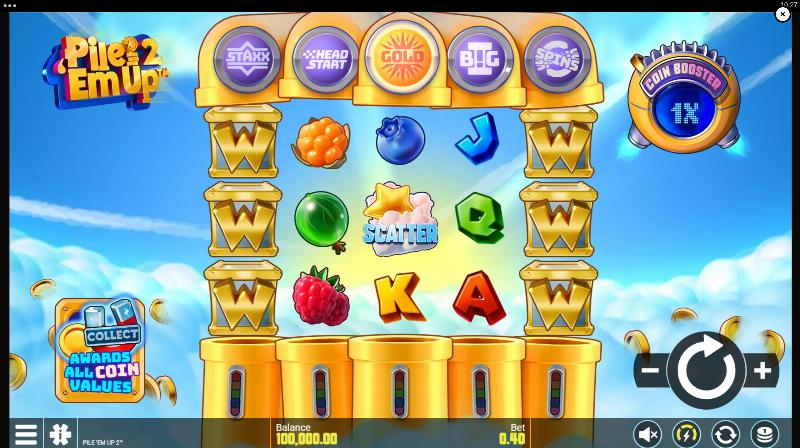Spin the reels with the circular arrow button
The image size is (800, 448).
(706, 371)
